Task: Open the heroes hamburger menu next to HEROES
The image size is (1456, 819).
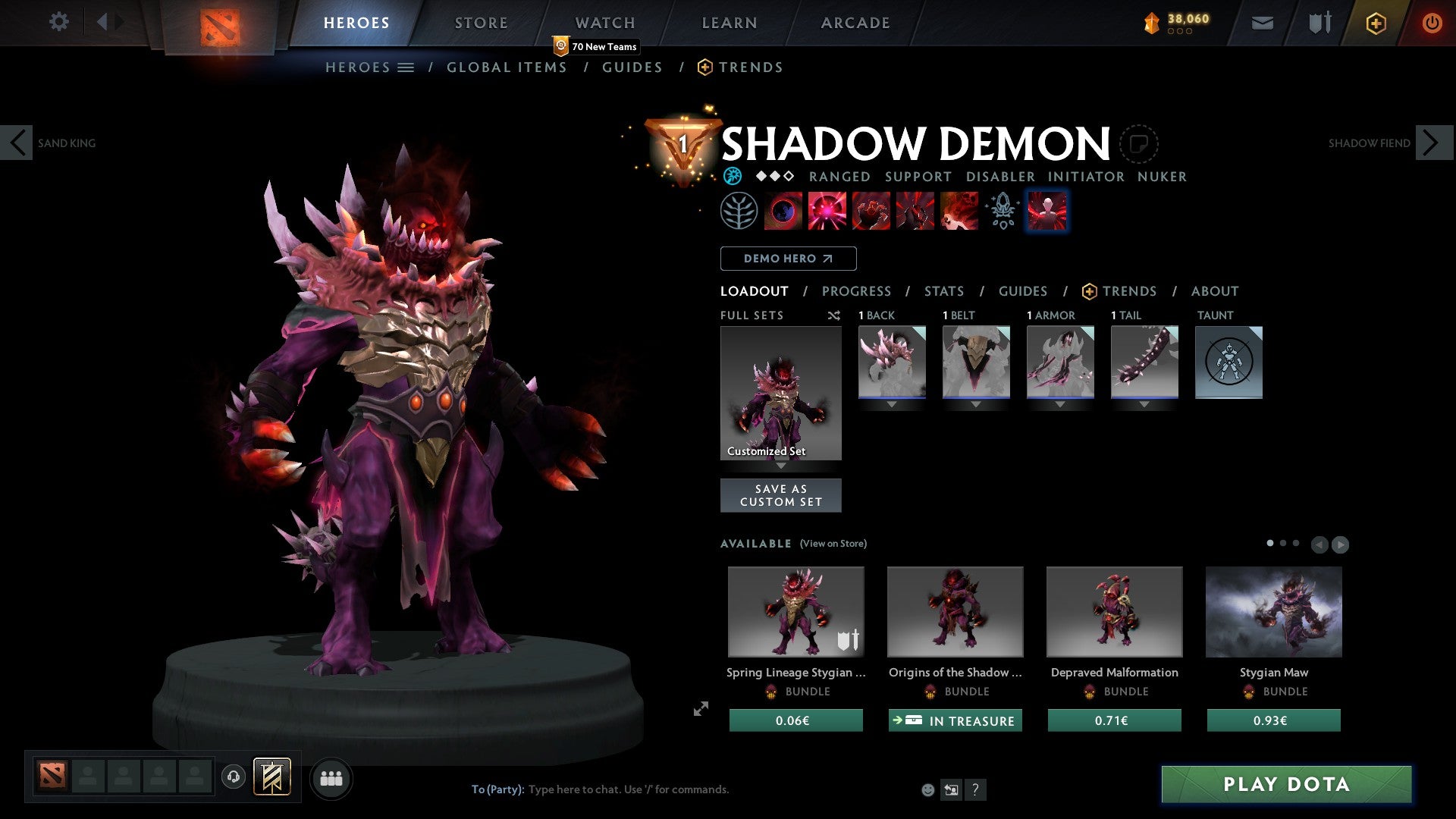Action: click(x=407, y=67)
